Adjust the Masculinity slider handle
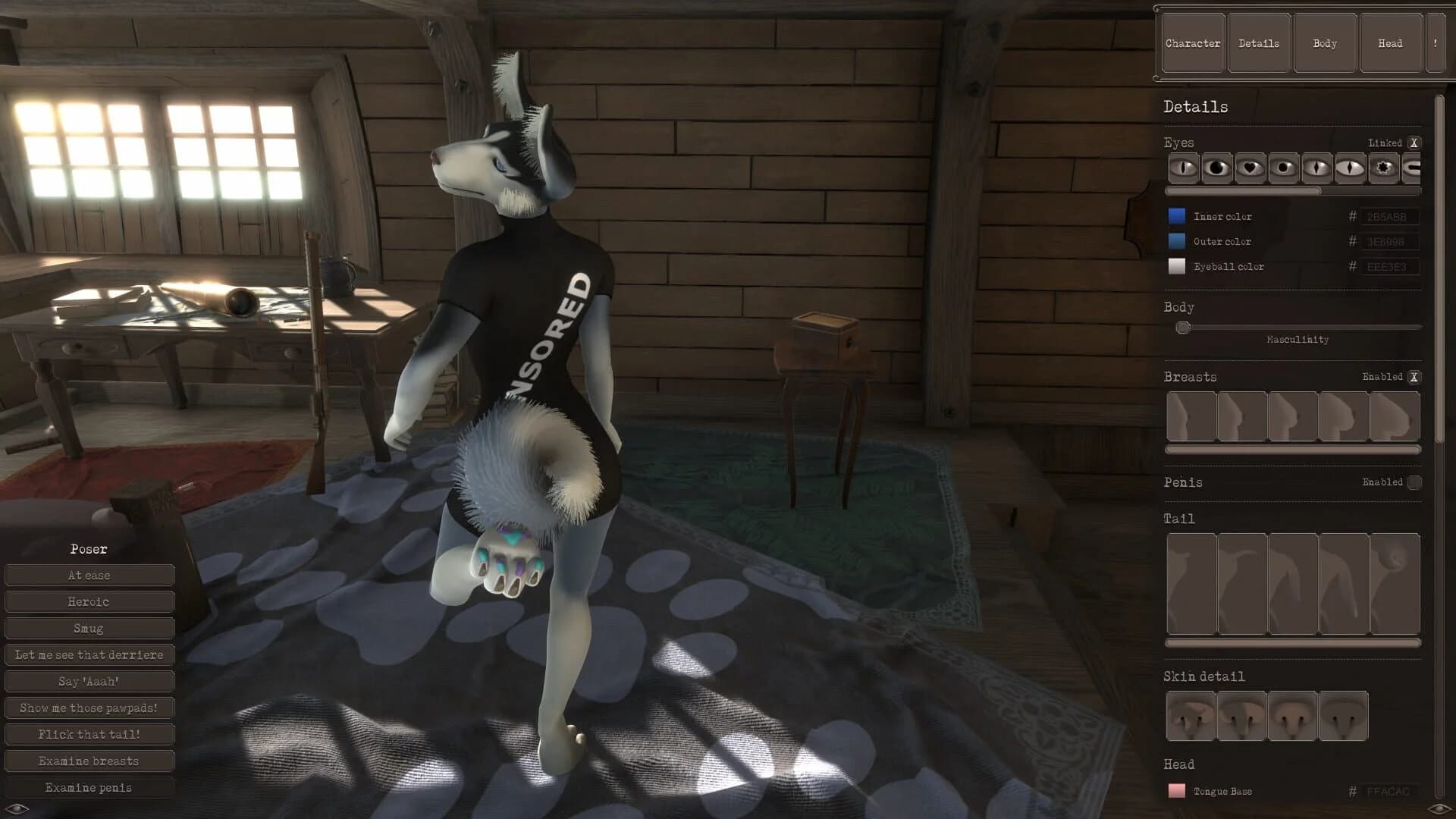 pyautogui.click(x=1183, y=328)
